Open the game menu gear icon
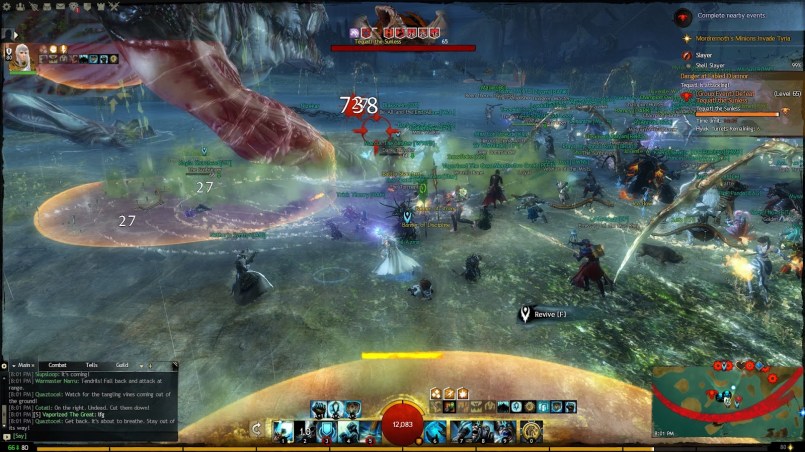 [5, 6]
